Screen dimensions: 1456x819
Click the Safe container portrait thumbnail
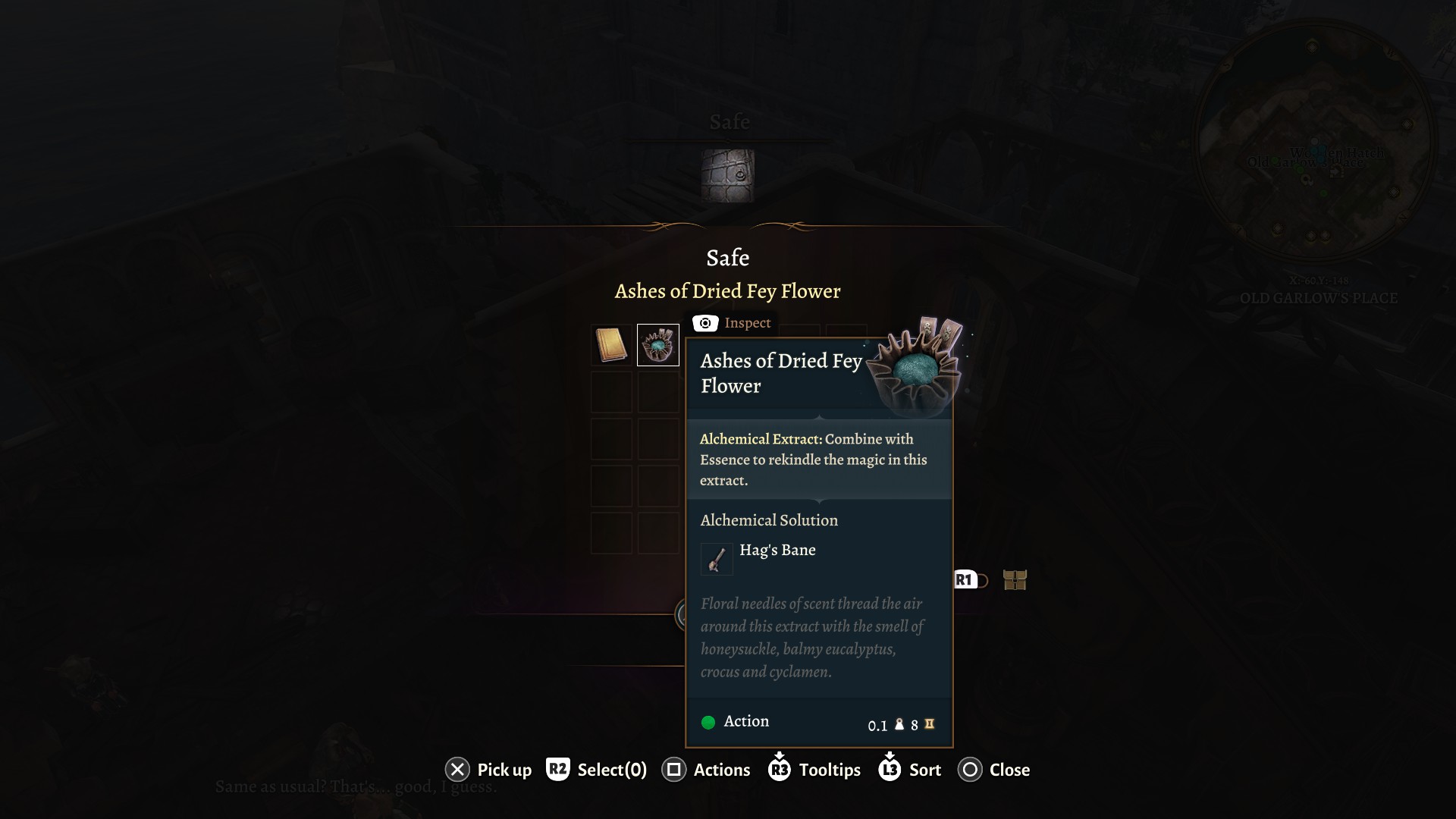(x=728, y=175)
